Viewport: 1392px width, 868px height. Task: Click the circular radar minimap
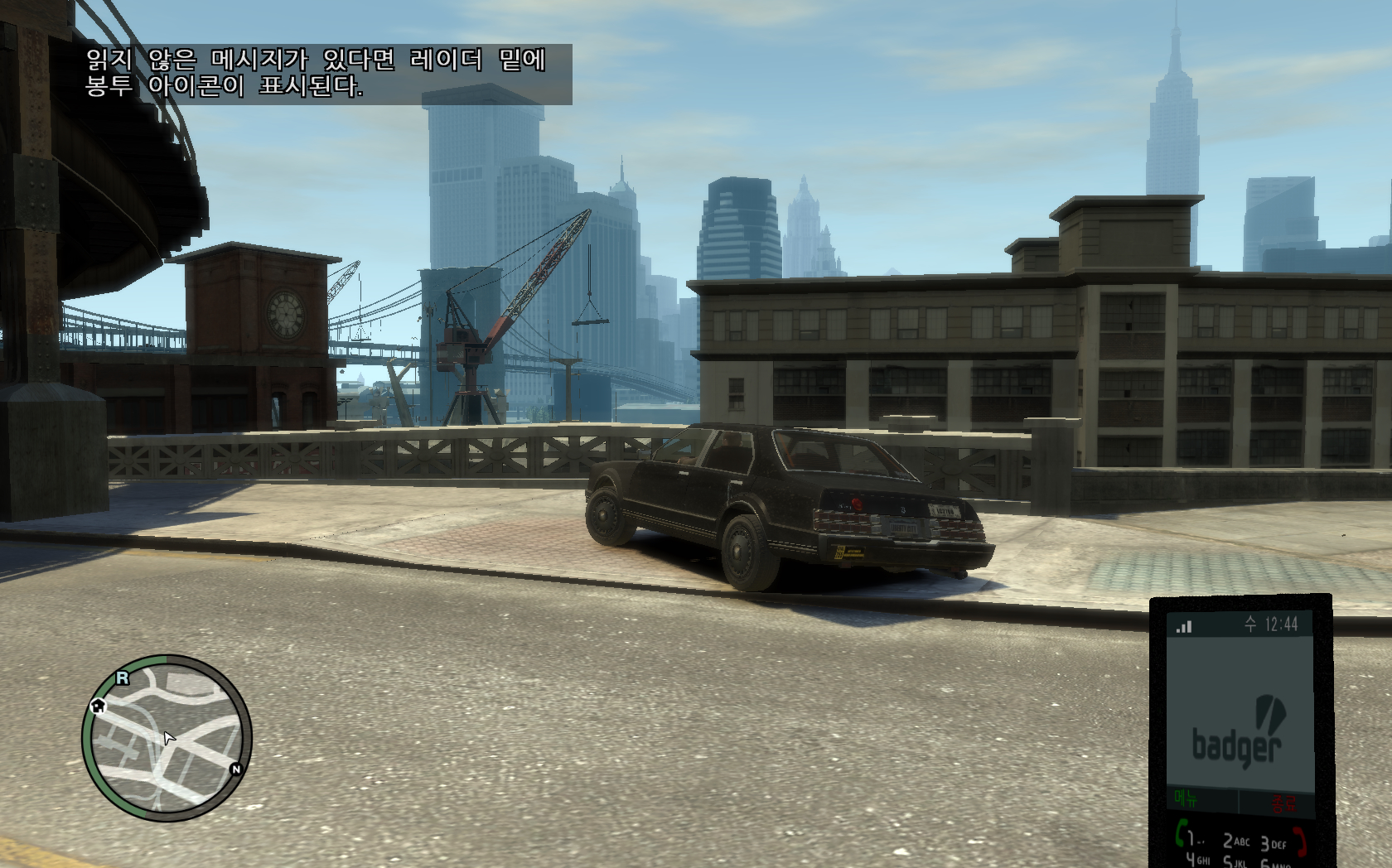(x=167, y=737)
